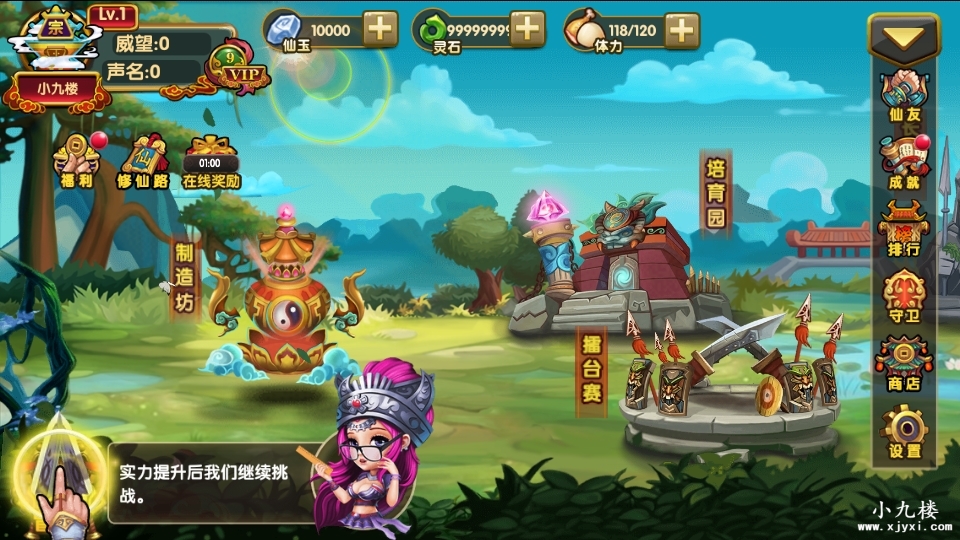Open the 仙友 friends menu
Screen dimensions: 960x540
(904, 98)
